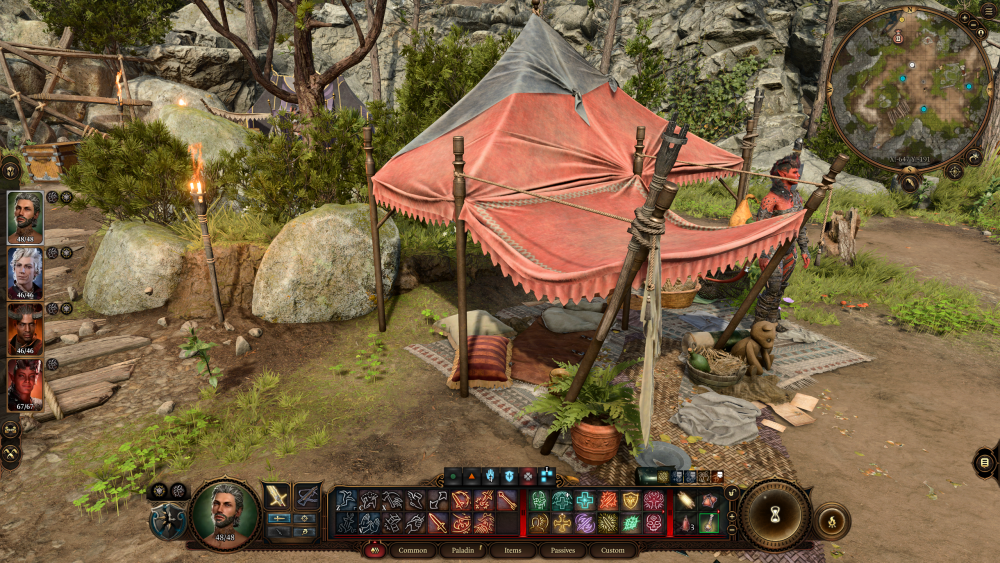Show the Items hotbar tab

pos(512,550)
